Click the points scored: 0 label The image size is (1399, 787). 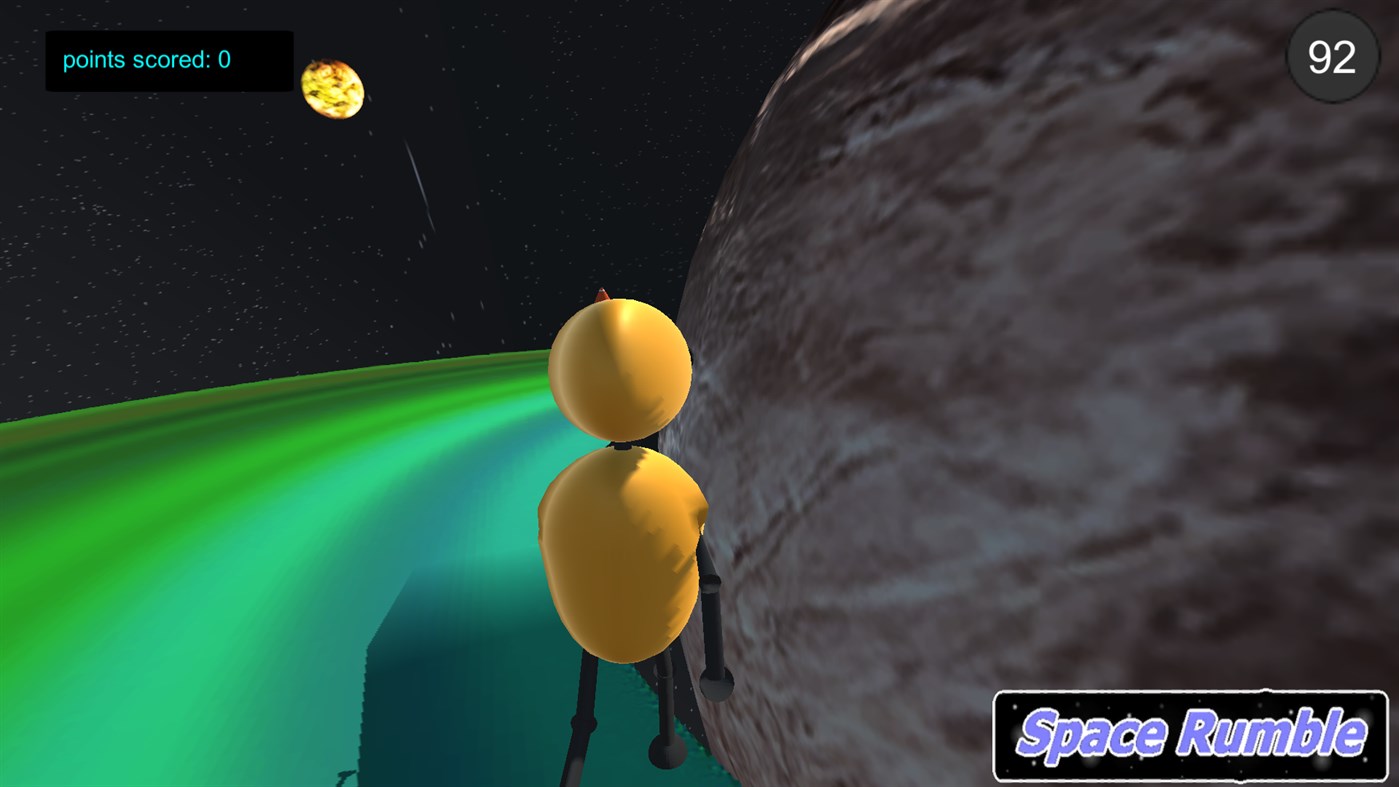[145, 60]
